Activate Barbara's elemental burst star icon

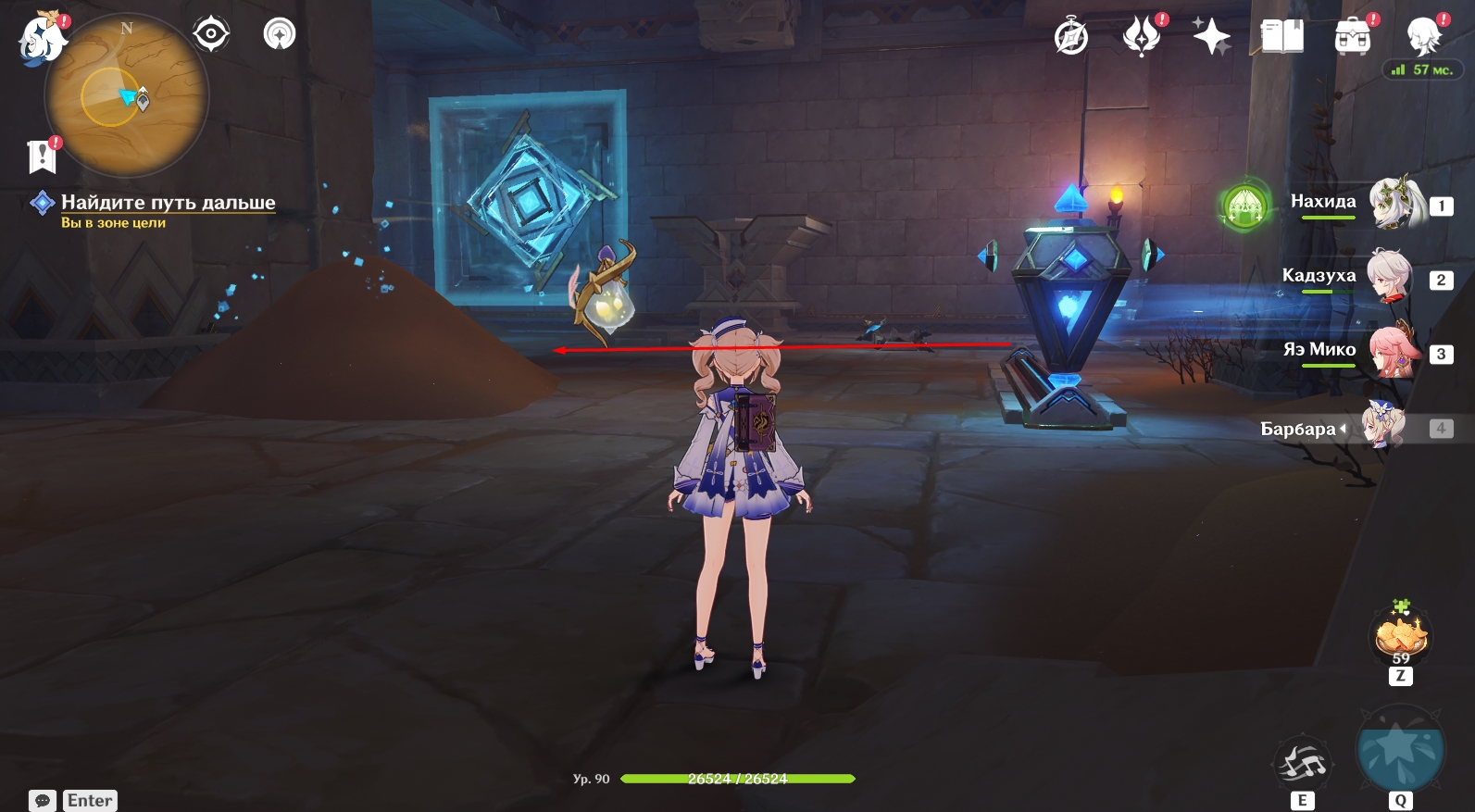1399,750
